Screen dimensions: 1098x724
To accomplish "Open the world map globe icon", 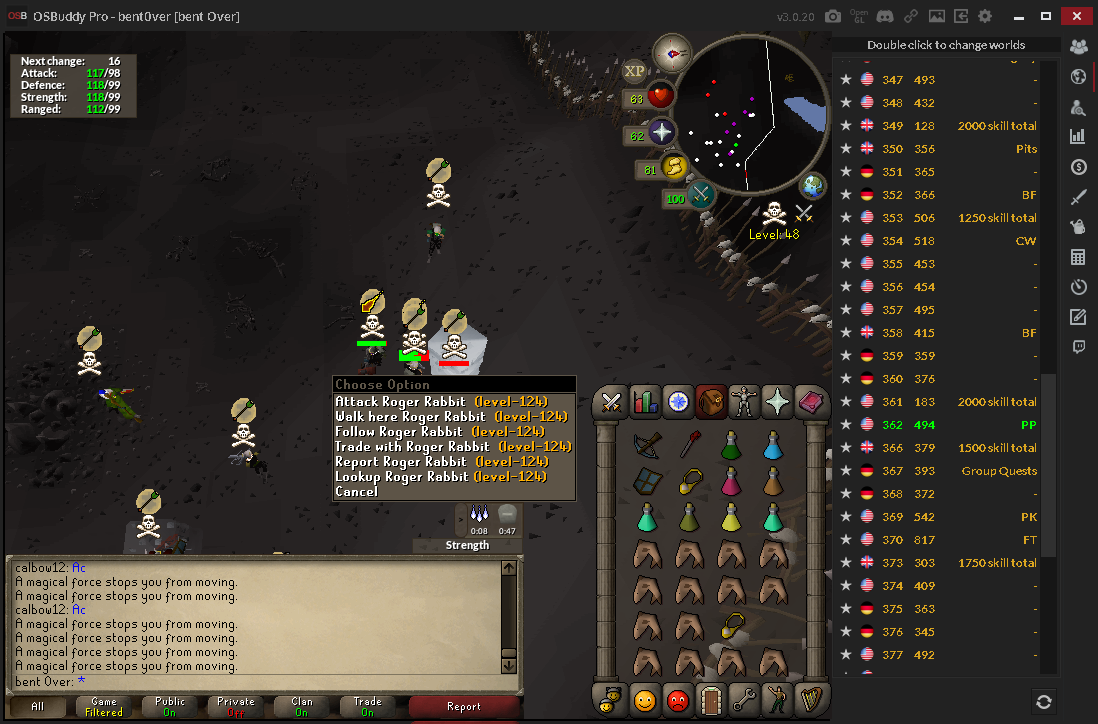I will (x=813, y=186).
